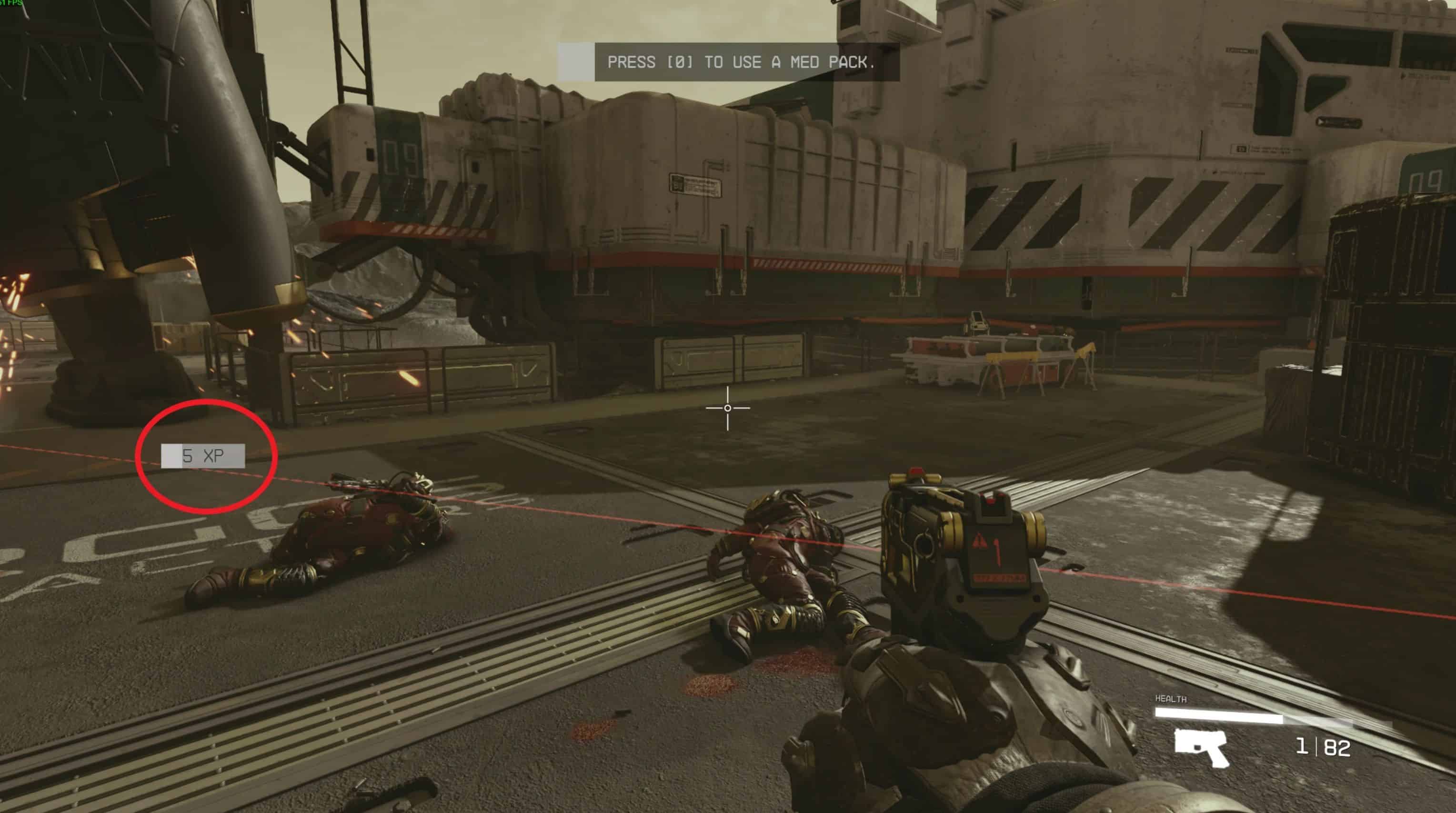The height and width of the screenshot is (813, 1456).
Task: Select the equipped pistol weapon icon
Action: click(1201, 747)
